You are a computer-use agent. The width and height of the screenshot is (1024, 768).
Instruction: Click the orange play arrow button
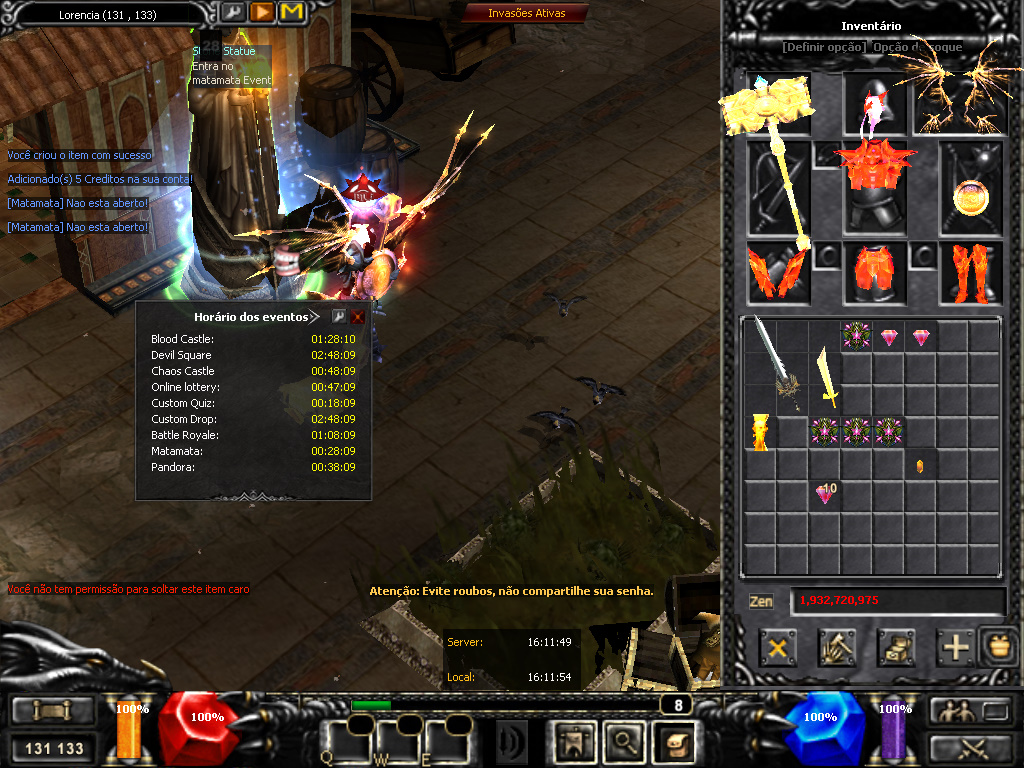[262, 12]
